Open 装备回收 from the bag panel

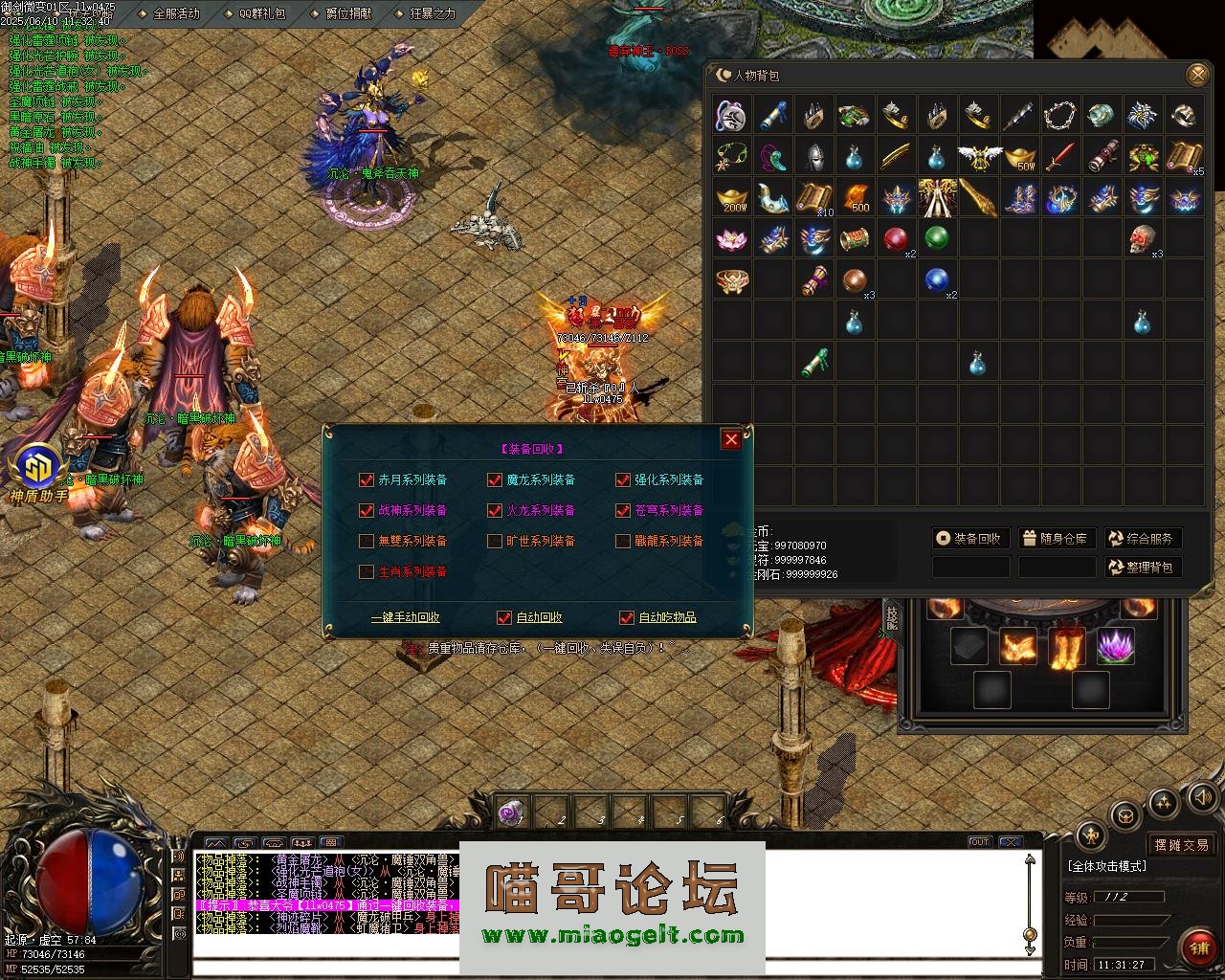pos(970,538)
